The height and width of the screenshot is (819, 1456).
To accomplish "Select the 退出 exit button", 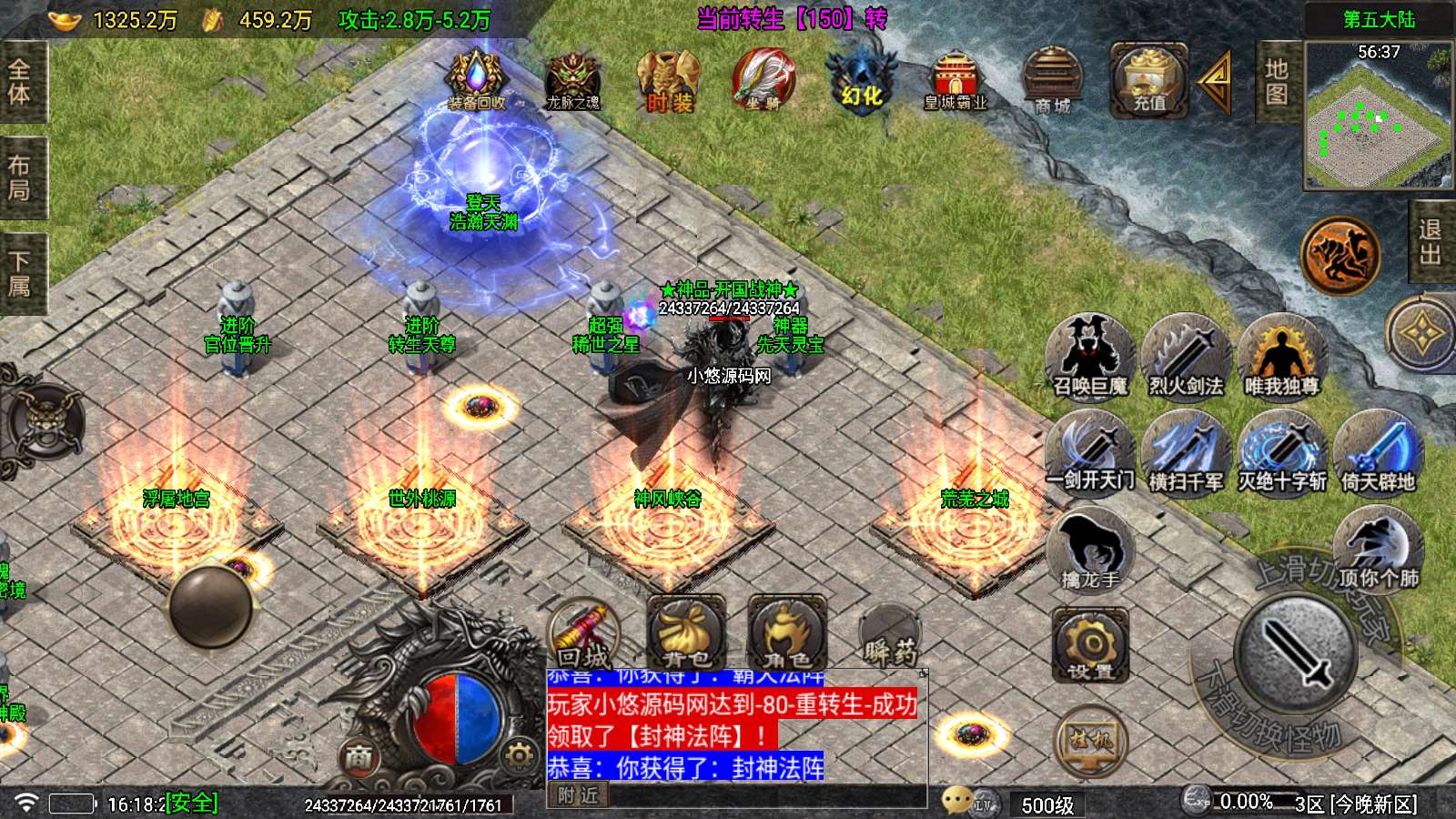I will click(1431, 242).
